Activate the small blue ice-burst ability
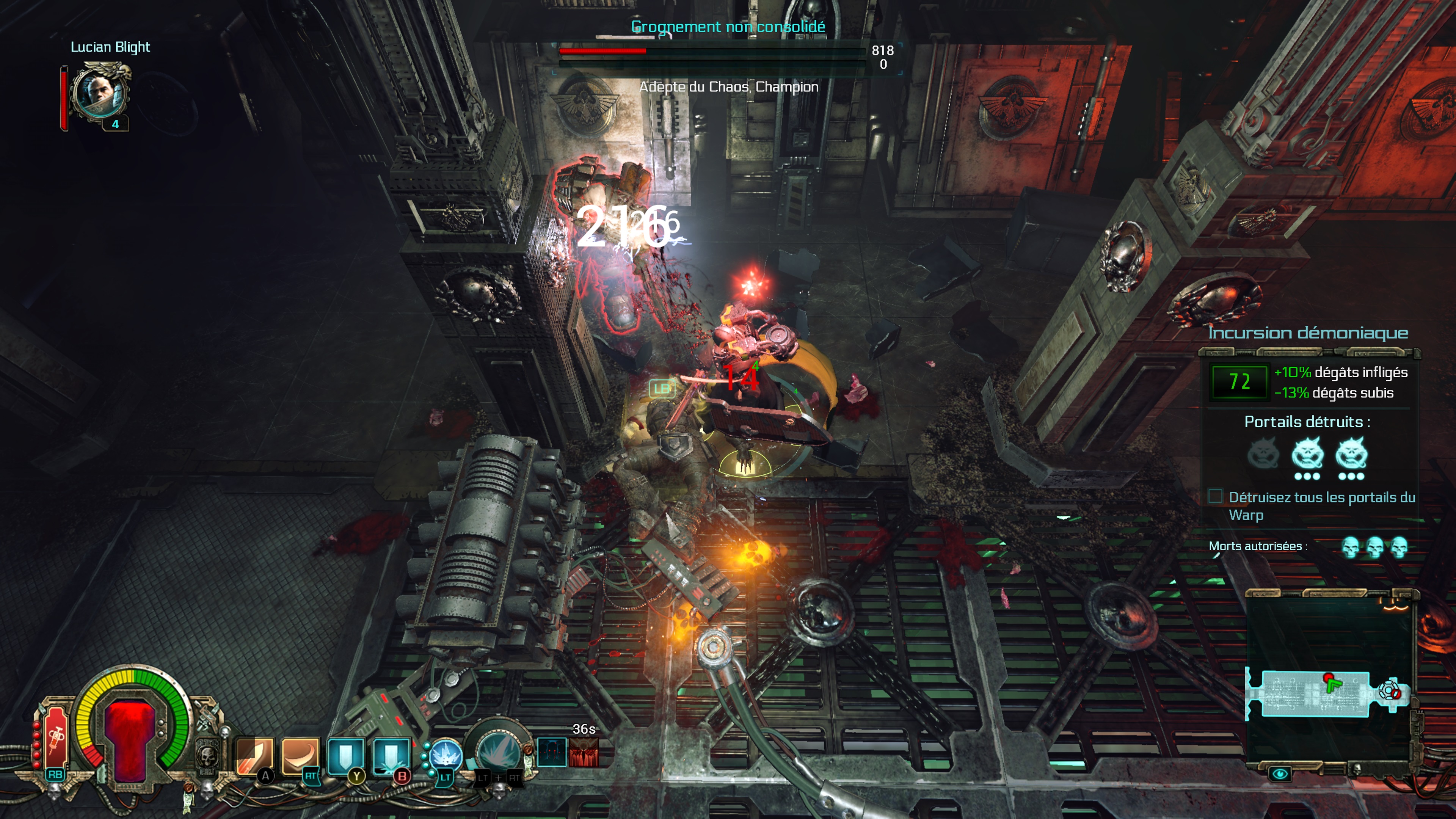This screenshot has height=819, width=1456. pyautogui.click(x=446, y=756)
